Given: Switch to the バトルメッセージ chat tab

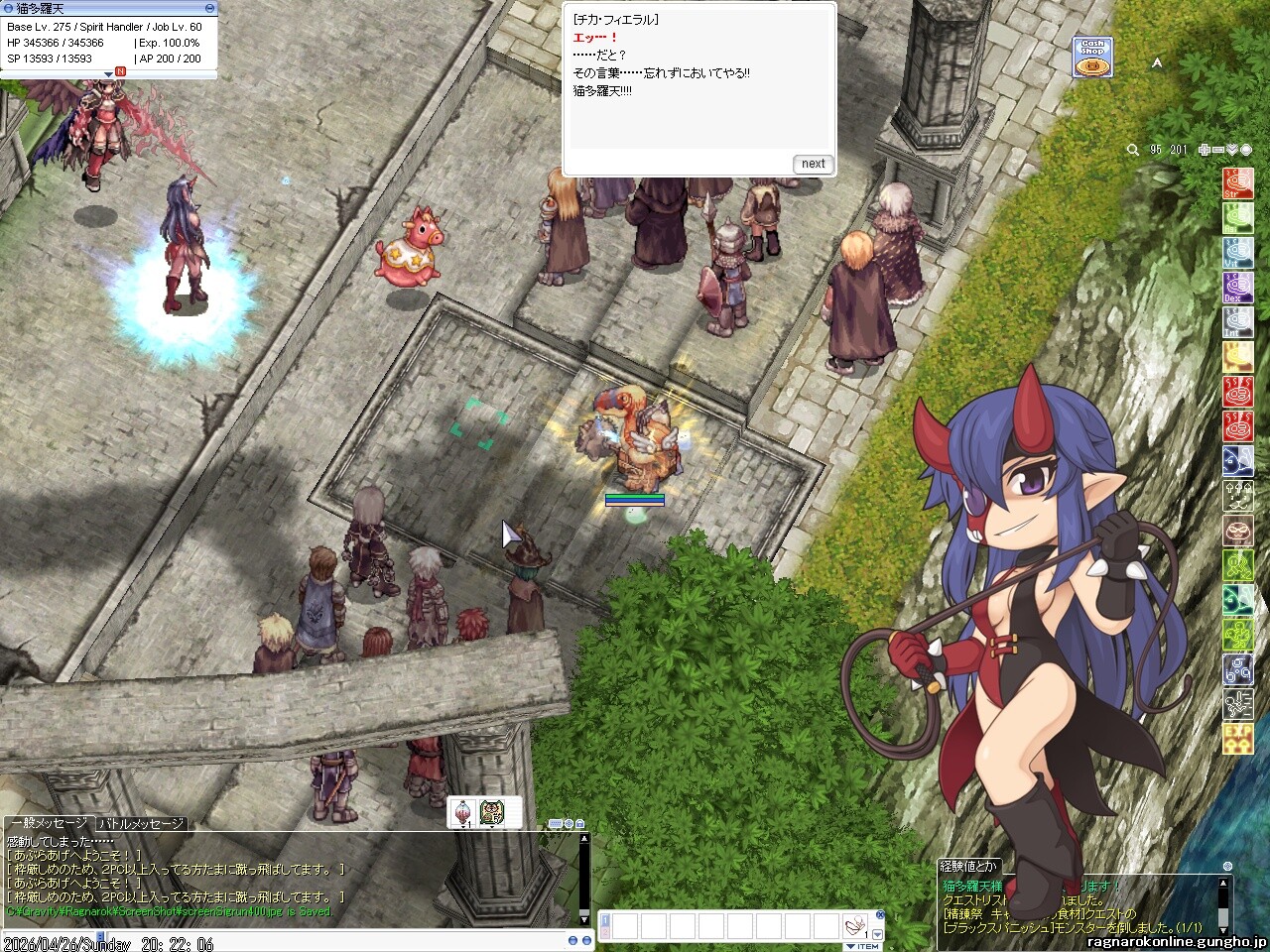Looking at the screenshot, I should [141, 824].
